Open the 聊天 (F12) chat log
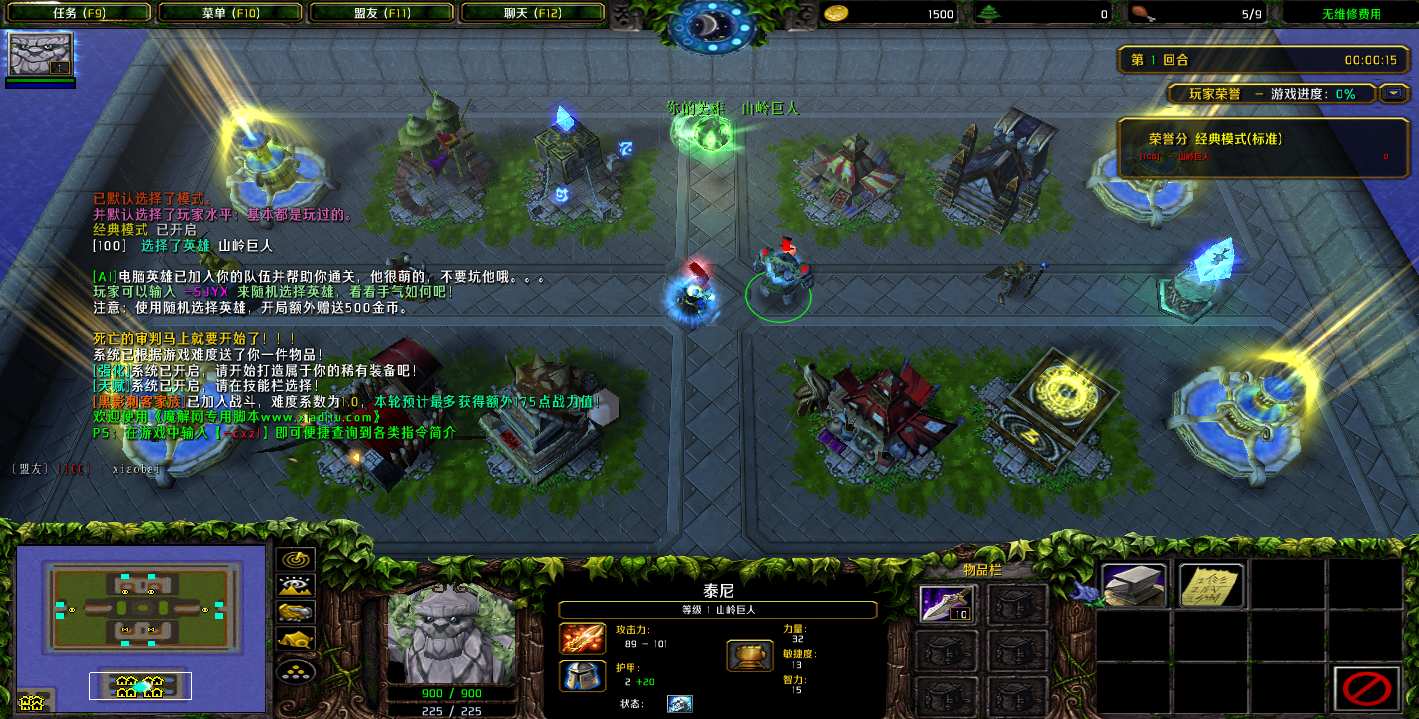This screenshot has width=1419, height=719. click(532, 13)
